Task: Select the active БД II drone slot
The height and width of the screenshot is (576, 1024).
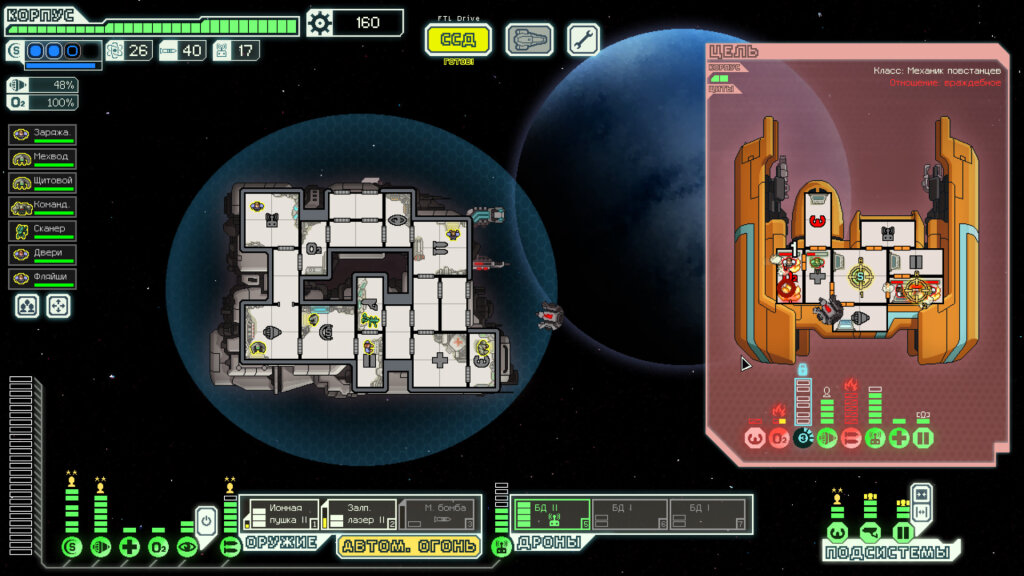Action: pos(552,514)
